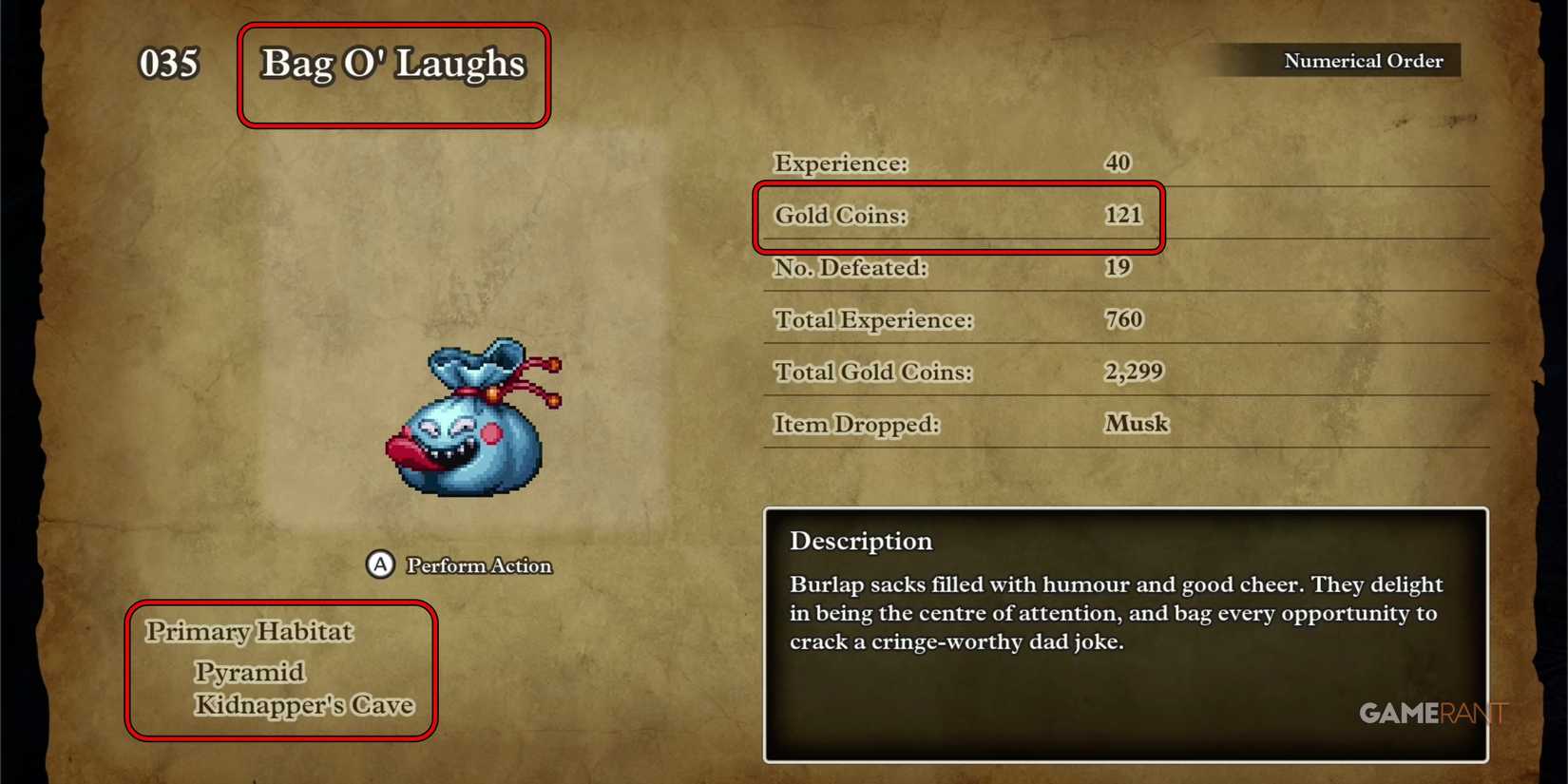The width and height of the screenshot is (1568, 784).
Task: Click the Total Gold Coins value 2,299
Action: [1132, 372]
